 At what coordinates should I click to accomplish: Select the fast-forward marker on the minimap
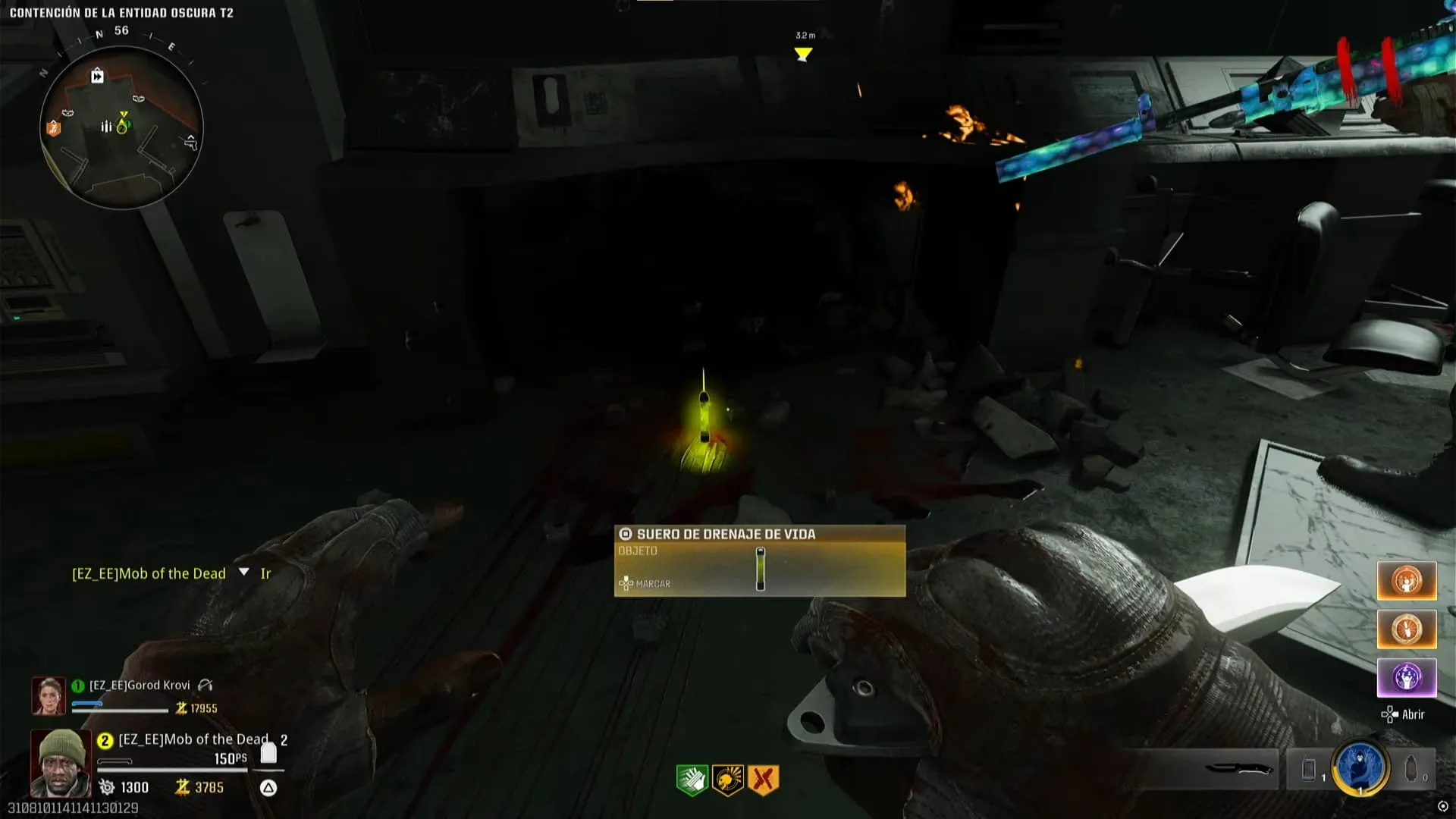click(x=97, y=76)
